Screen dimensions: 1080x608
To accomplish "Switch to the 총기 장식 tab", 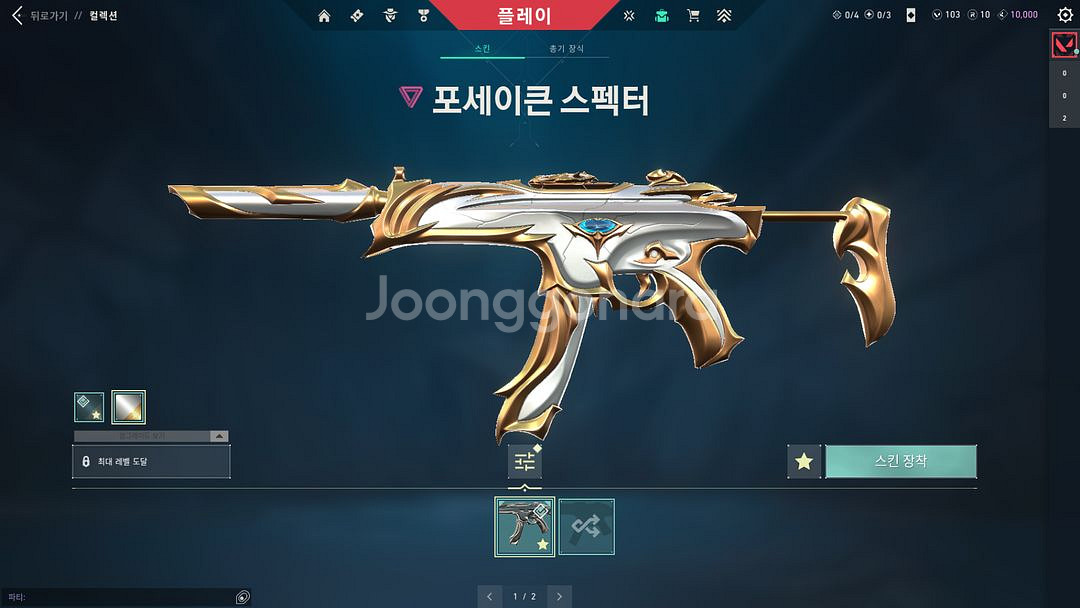I will tap(566, 49).
